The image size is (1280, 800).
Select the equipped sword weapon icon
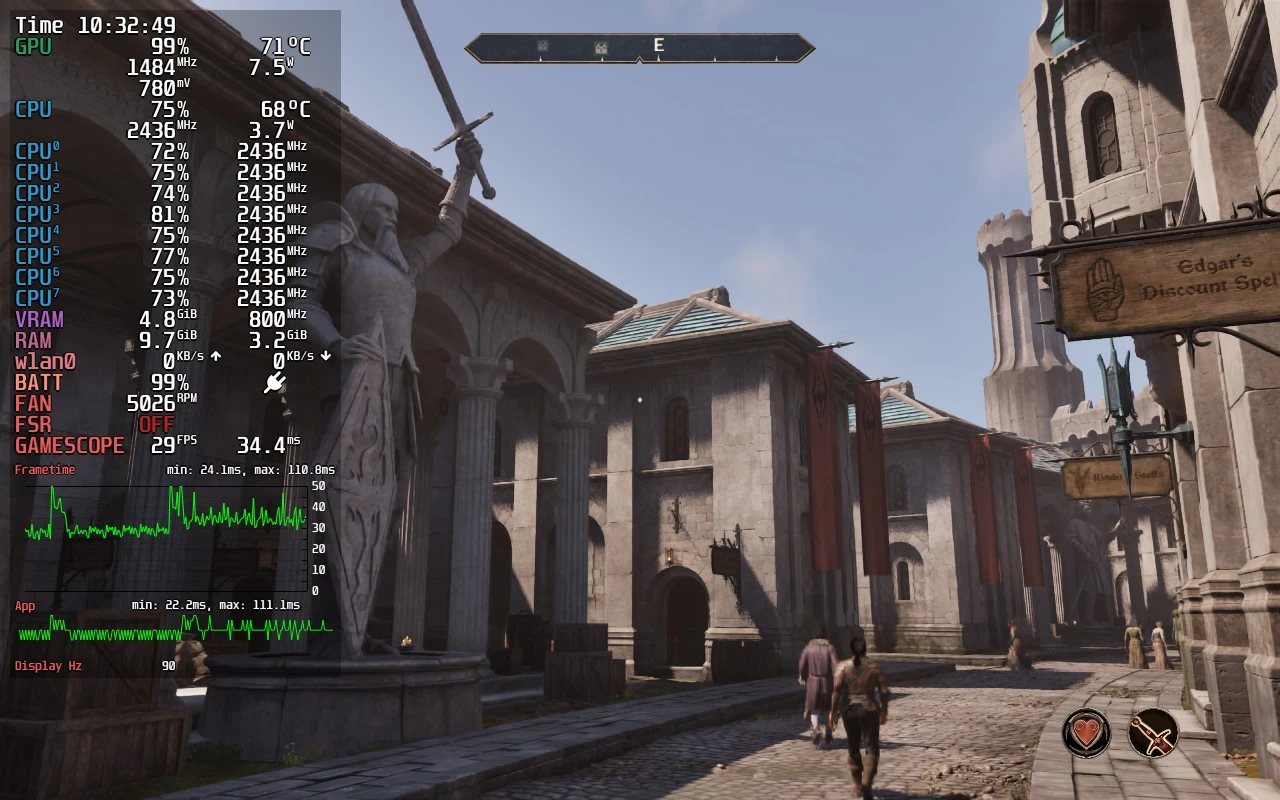1153,733
